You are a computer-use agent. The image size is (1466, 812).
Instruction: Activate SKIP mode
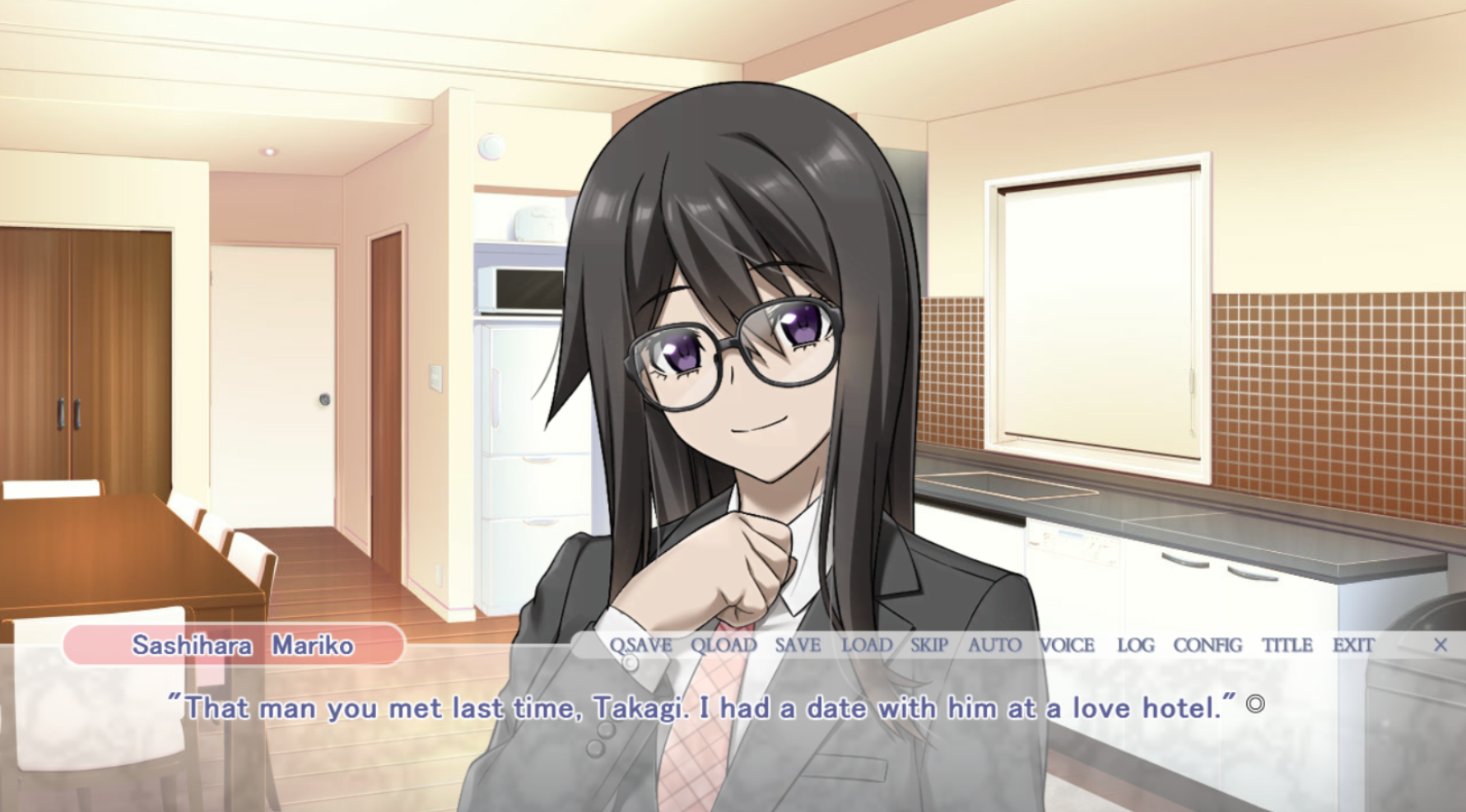pyautogui.click(x=929, y=645)
